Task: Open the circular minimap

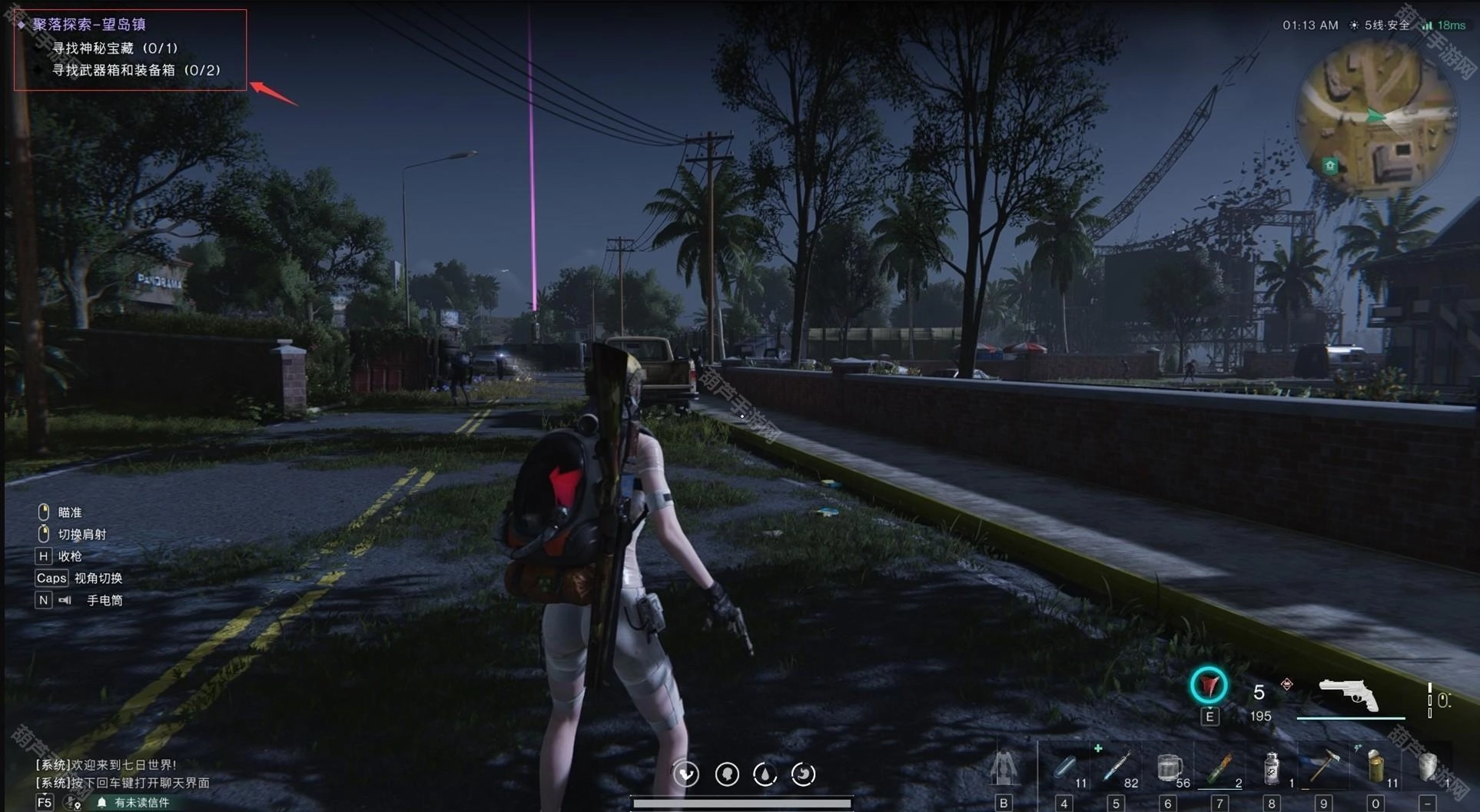Action: click(x=1375, y=119)
